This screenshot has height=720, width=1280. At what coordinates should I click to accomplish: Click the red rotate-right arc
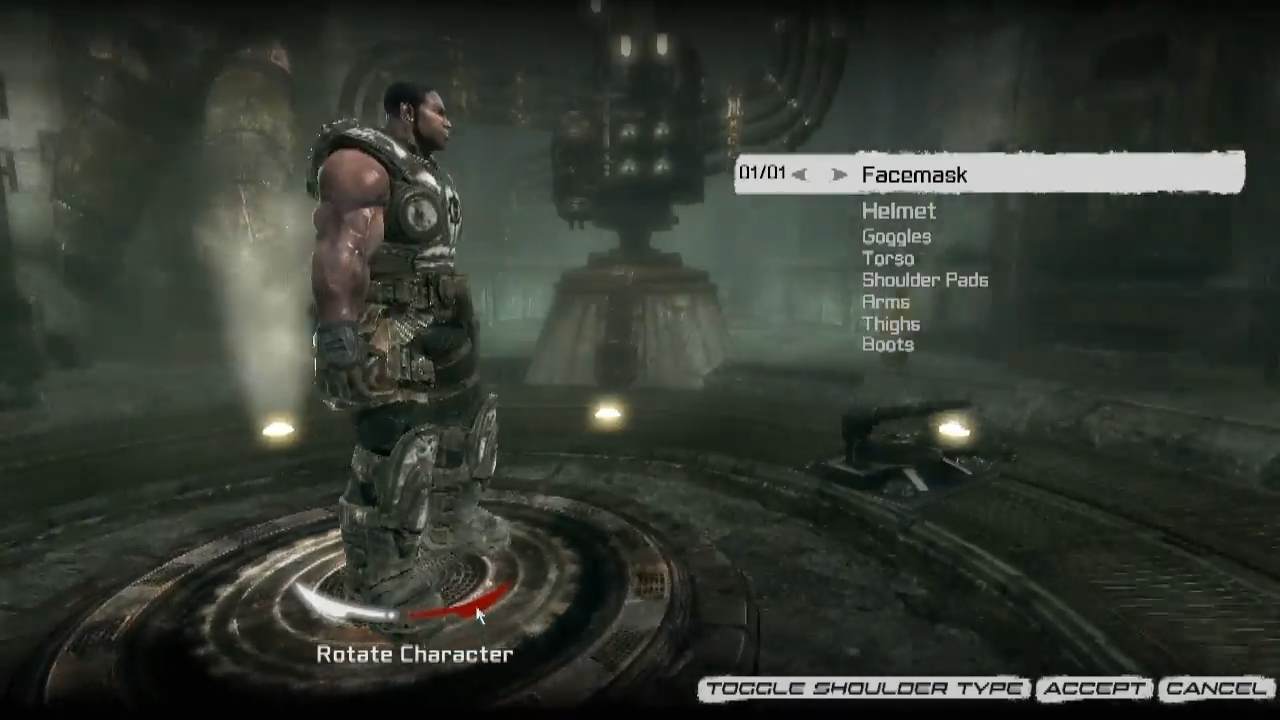[x=460, y=604]
